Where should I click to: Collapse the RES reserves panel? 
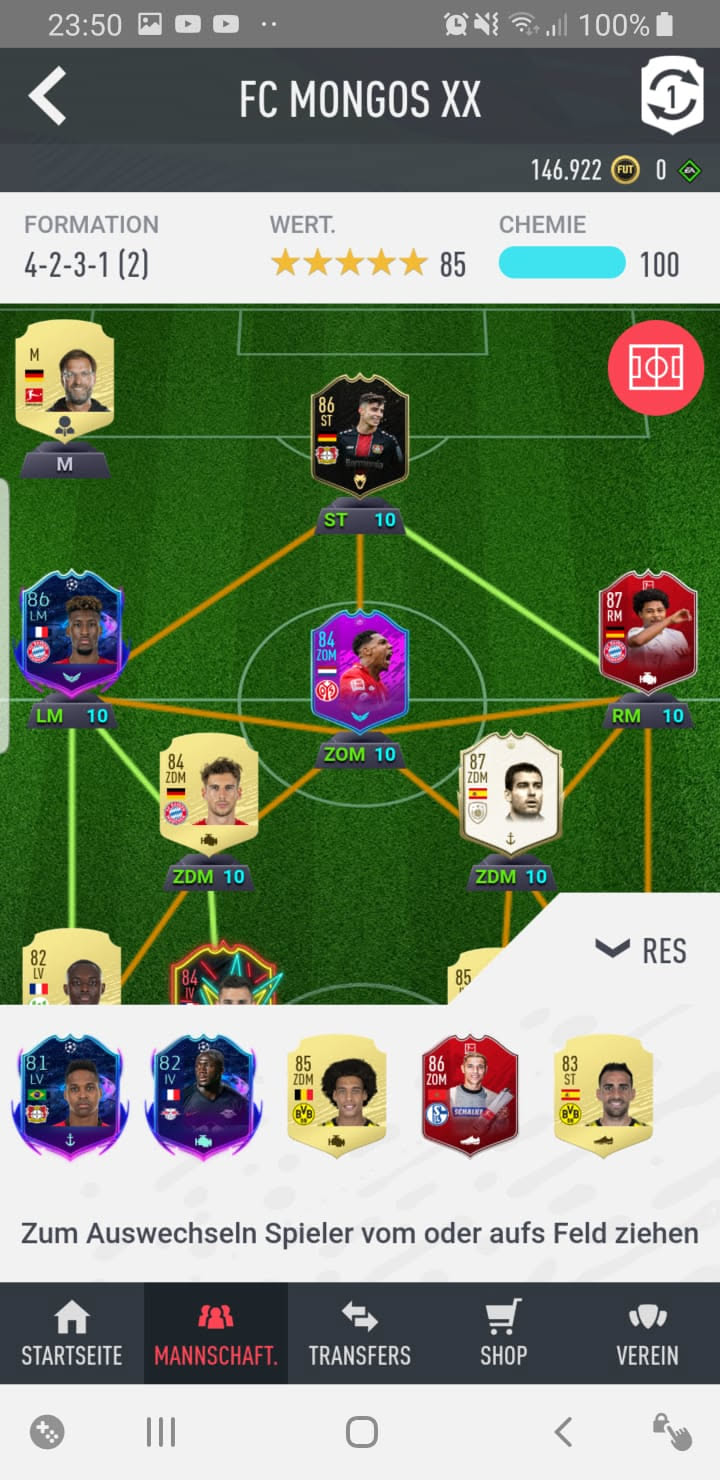(x=641, y=950)
